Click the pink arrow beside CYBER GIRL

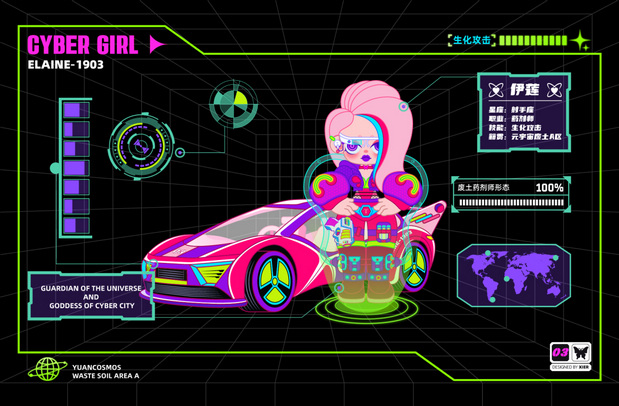tap(157, 44)
